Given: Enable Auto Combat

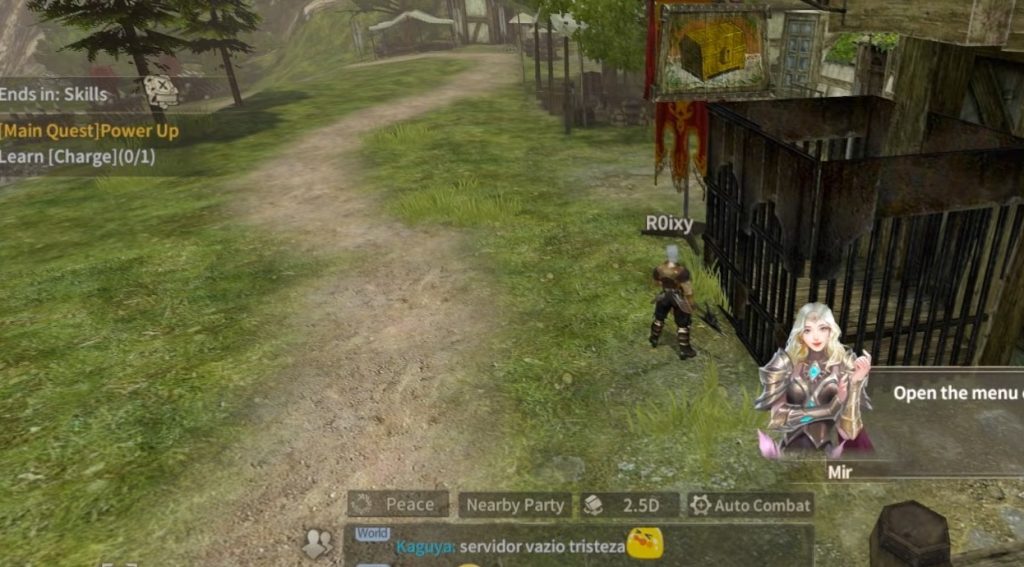Looking at the screenshot, I should point(750,505).
